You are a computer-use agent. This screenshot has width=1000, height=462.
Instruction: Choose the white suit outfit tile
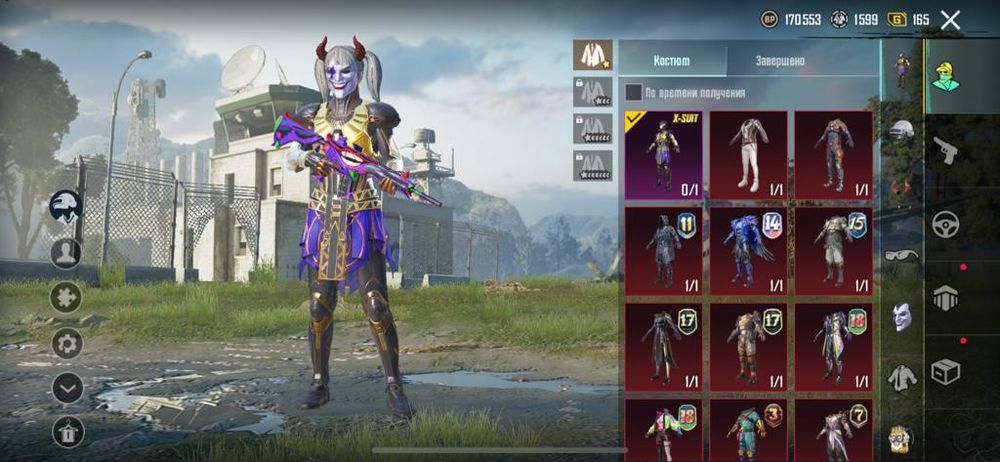748,155
